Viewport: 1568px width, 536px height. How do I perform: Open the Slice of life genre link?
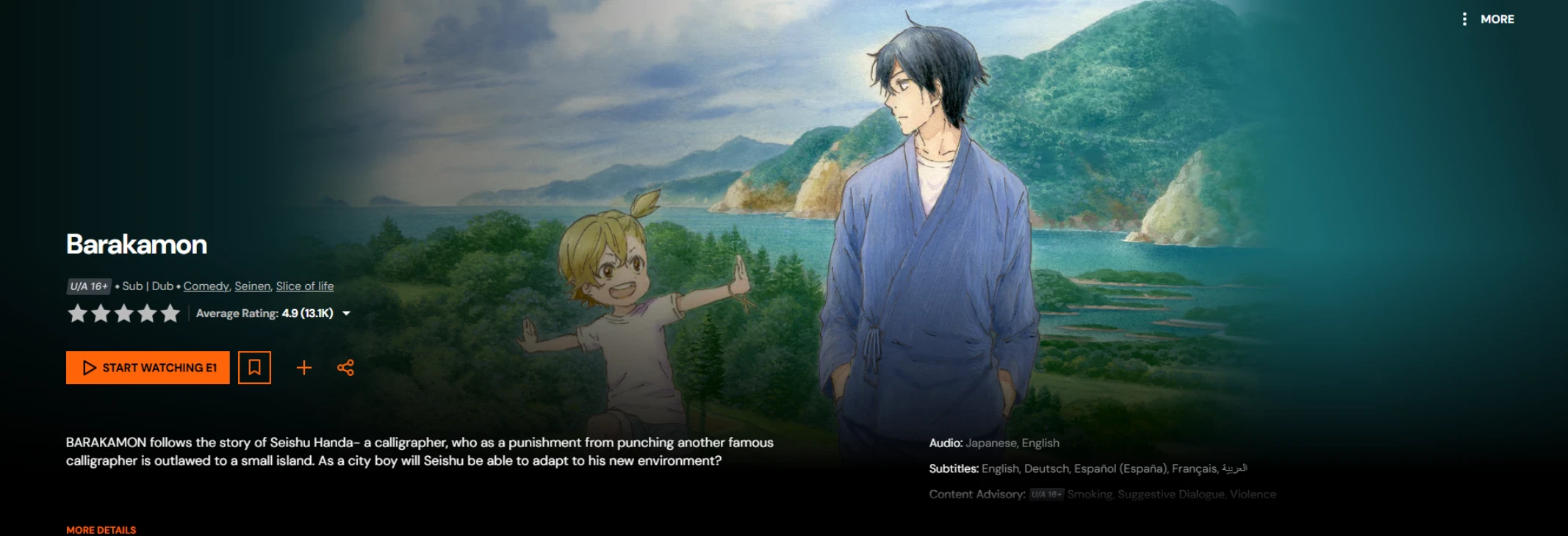click(304, 286)
